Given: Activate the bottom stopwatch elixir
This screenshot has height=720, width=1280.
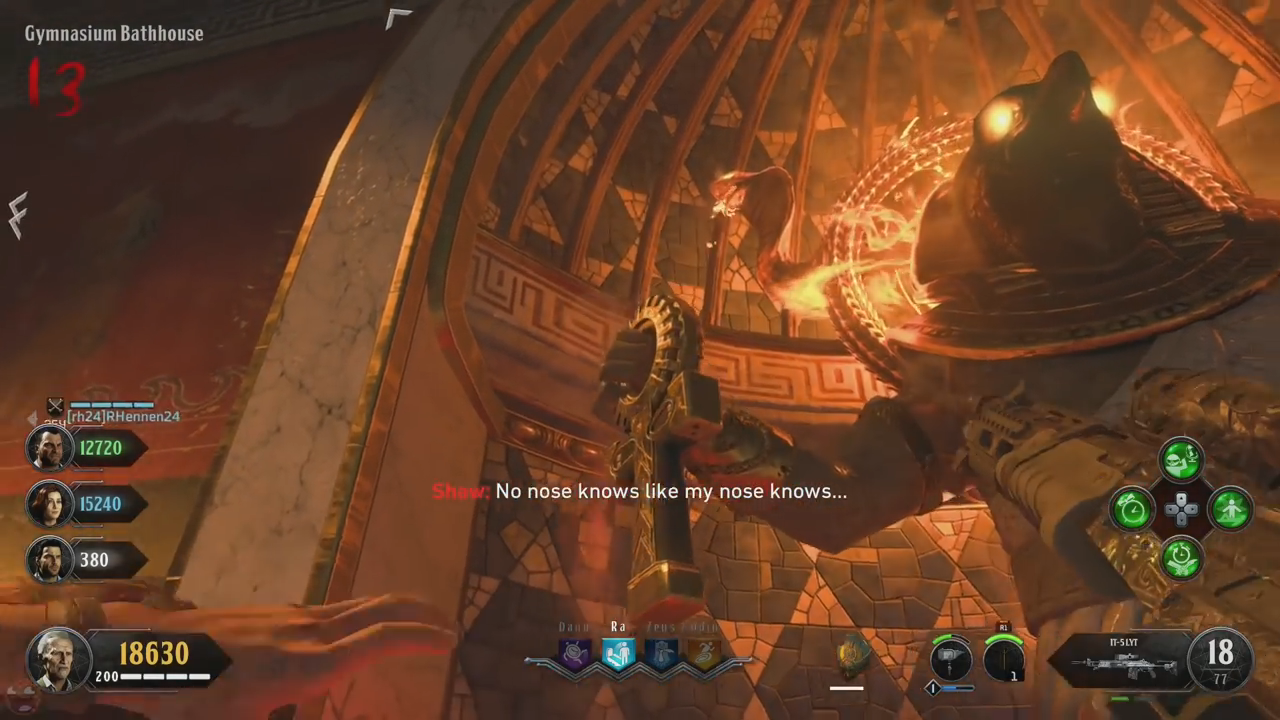Looking at the screenshot, I should [1181, 557].
